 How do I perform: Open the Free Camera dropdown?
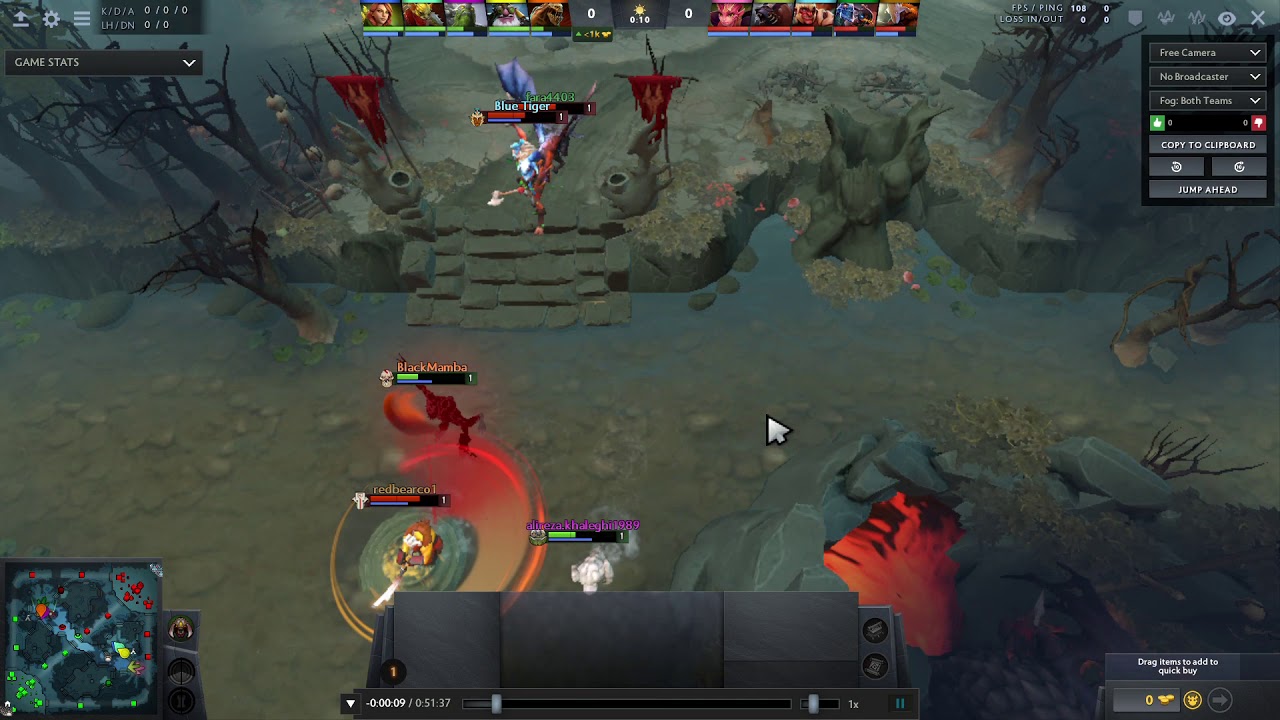click(x=1208, y=53)
